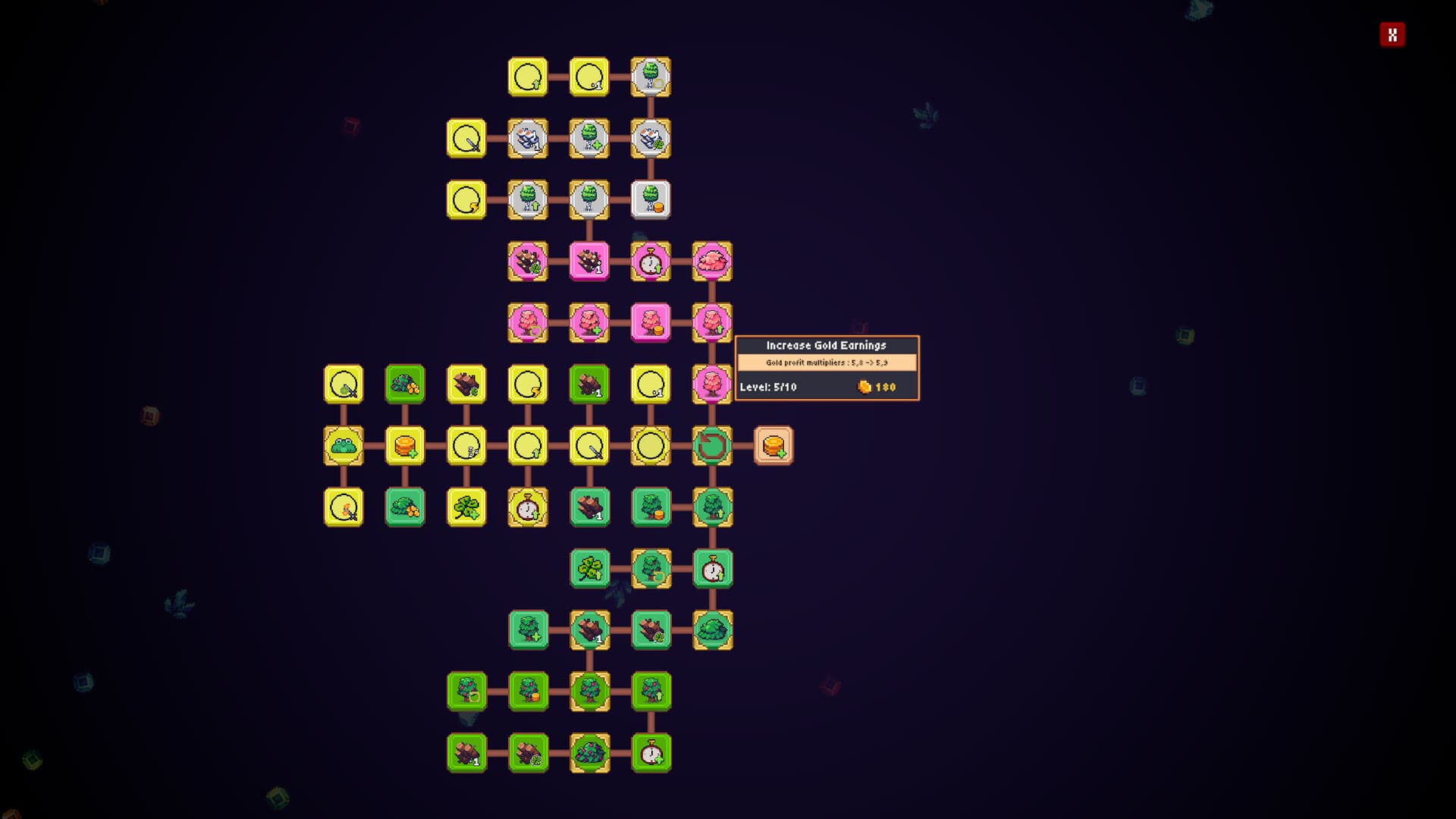Image resolution: width=1456 pixels, height=819 pixels.
Task: Click the windmill +1 silver node
Action: tap(528, 137)
